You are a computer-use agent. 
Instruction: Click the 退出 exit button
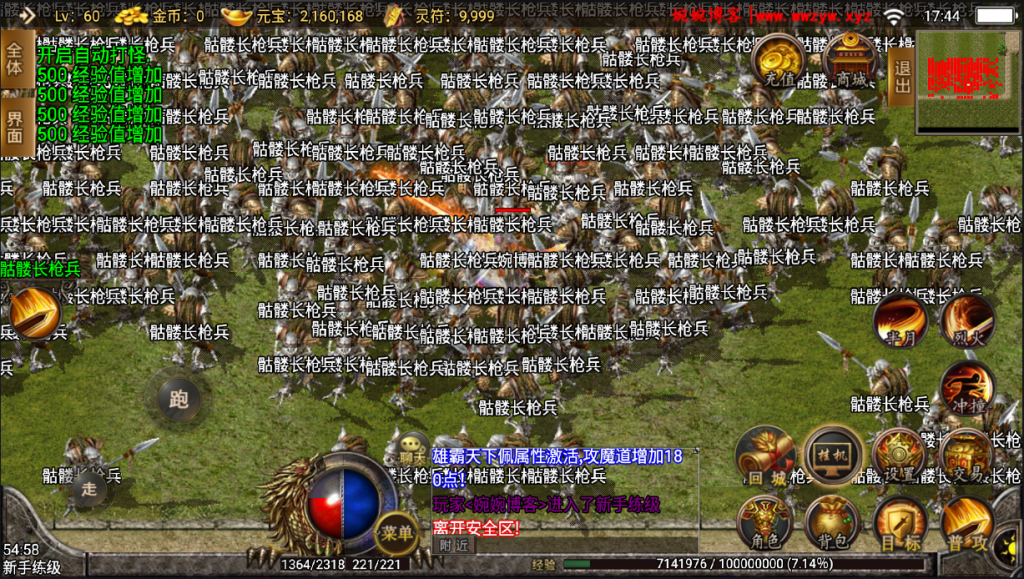point(900,69)
